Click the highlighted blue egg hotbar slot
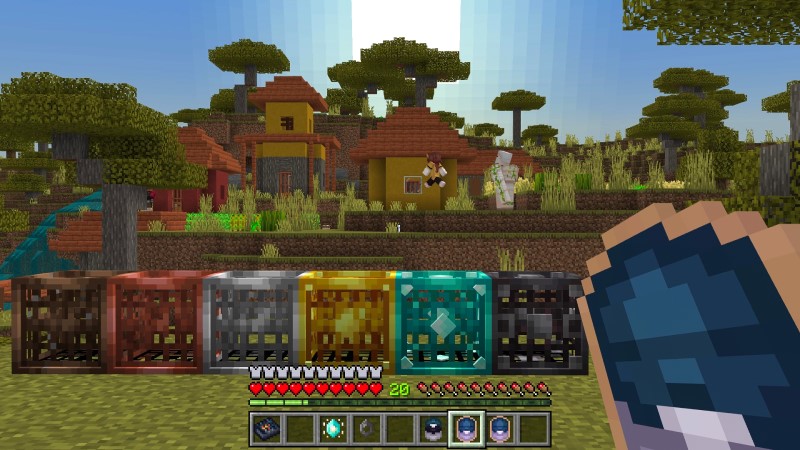 pos(466,428)
